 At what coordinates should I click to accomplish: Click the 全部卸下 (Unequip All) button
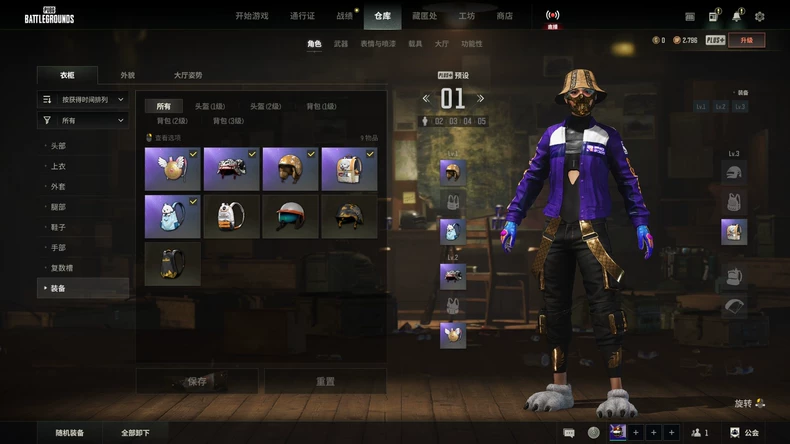(135, 433)
